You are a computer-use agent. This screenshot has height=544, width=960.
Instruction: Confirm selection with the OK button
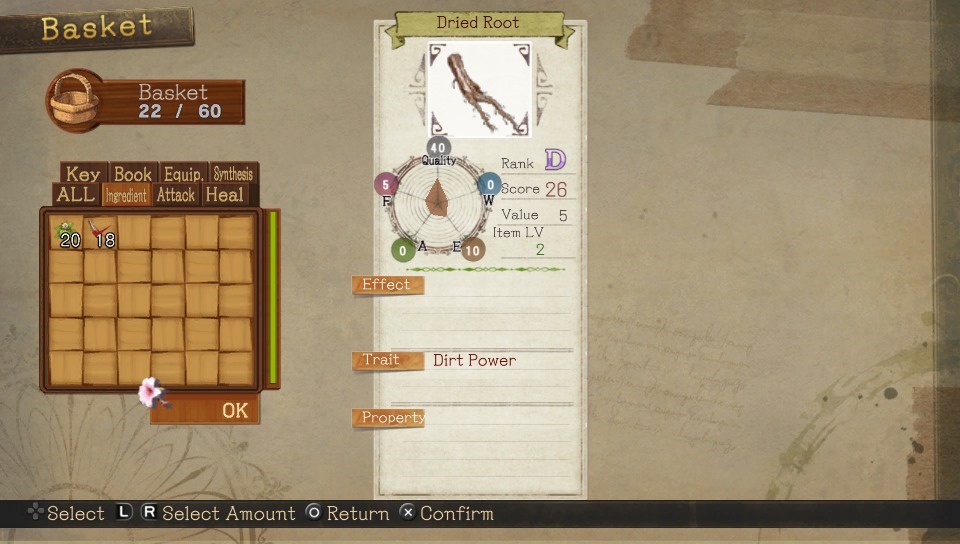(234, 410)
